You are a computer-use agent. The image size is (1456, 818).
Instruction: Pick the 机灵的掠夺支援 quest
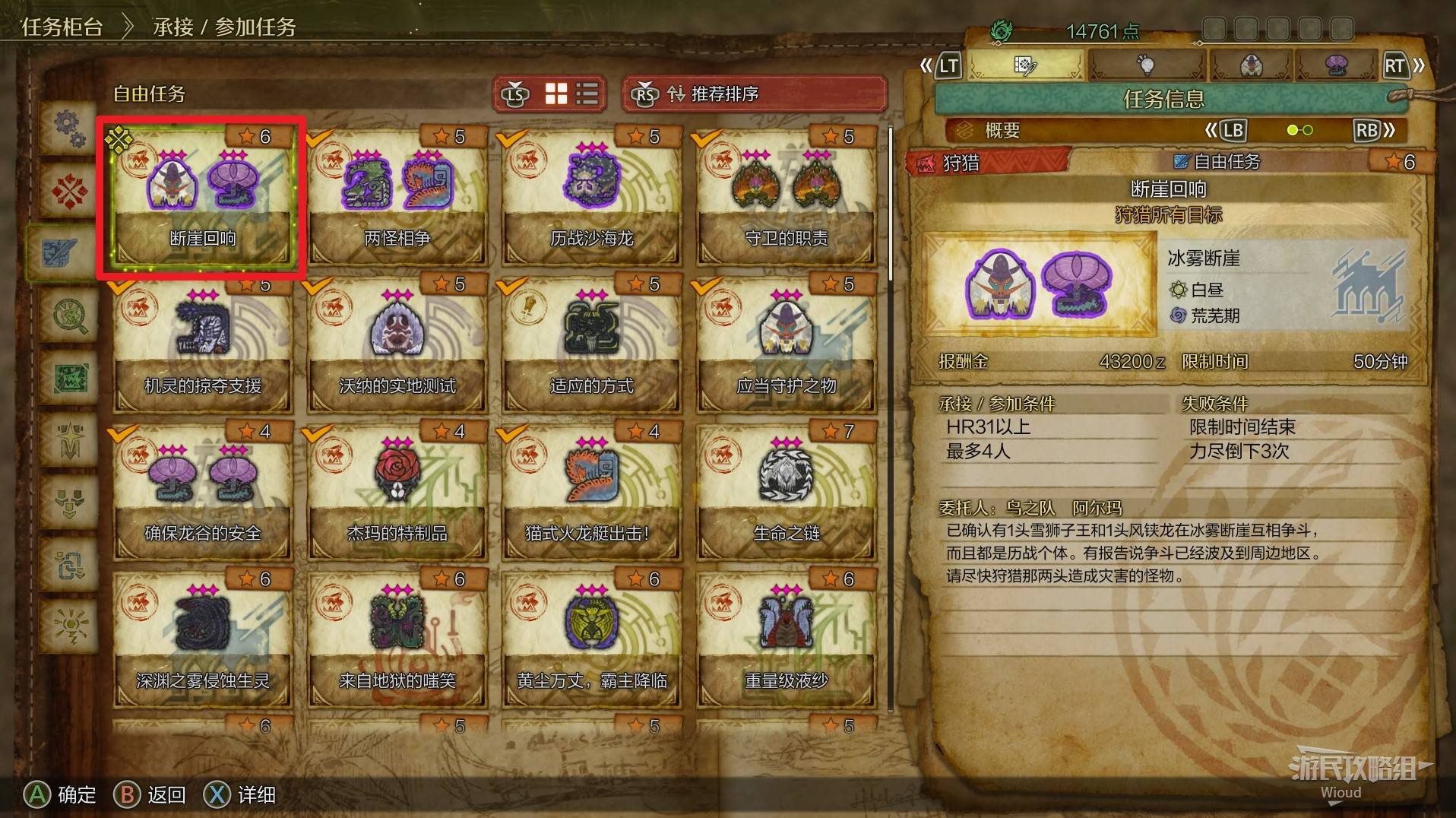(x=202, y=346)
